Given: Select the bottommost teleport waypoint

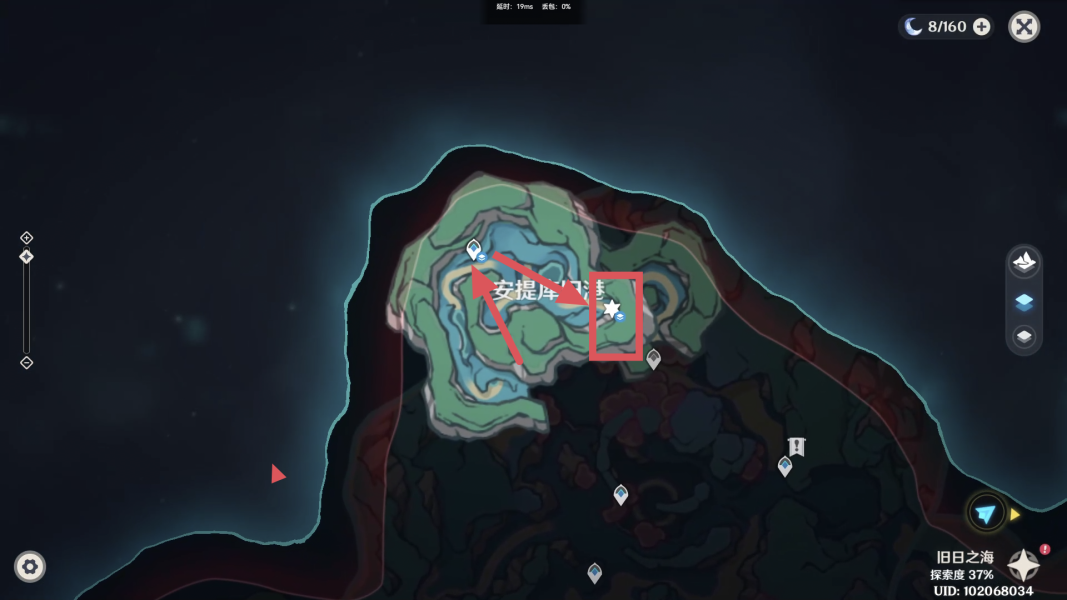Looking at the screenshot, I should click(595, 572).
